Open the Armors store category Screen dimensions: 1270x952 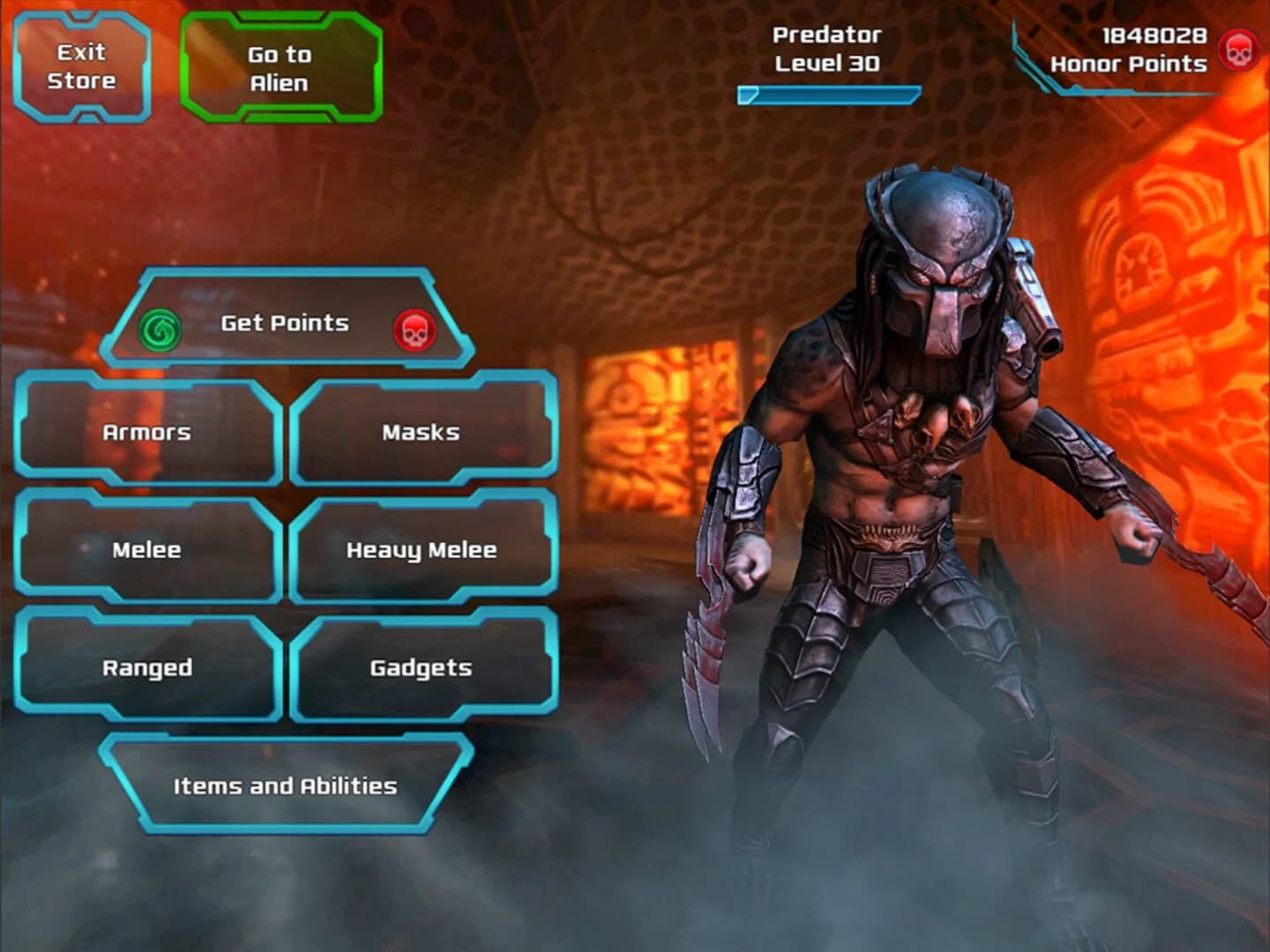(146, 432)
